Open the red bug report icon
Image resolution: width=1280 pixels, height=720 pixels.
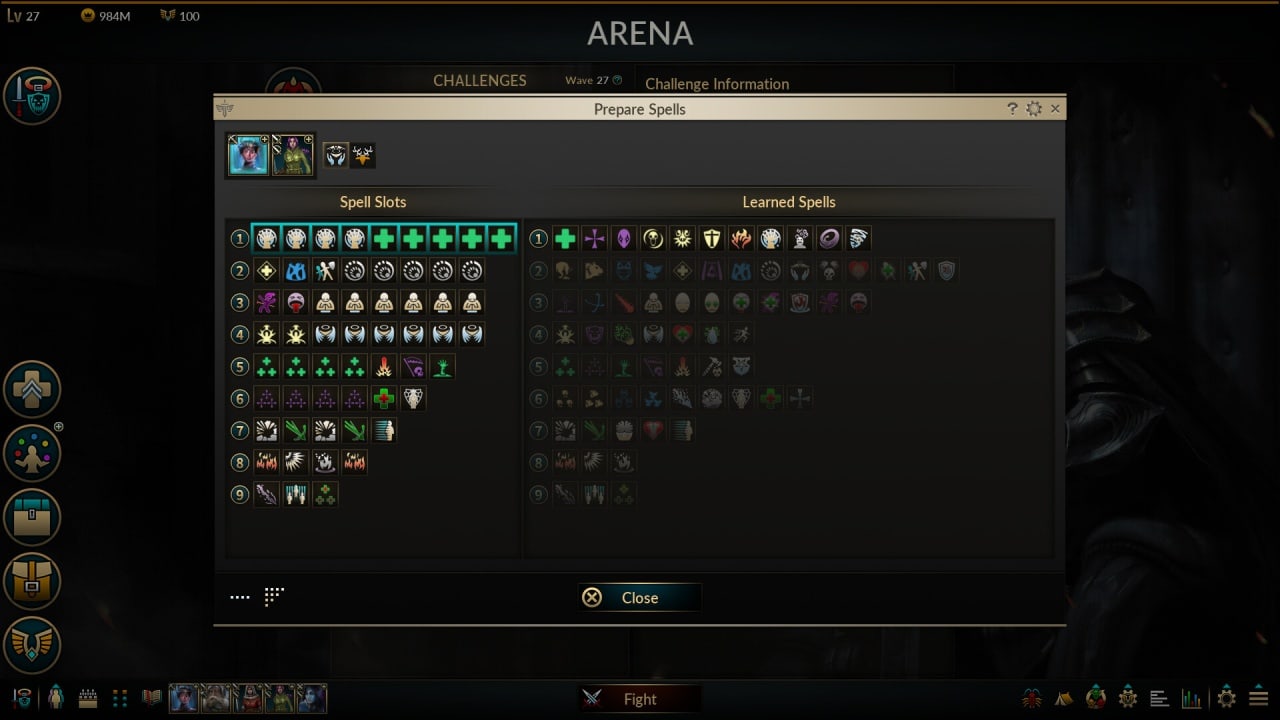click(1032, 698)
